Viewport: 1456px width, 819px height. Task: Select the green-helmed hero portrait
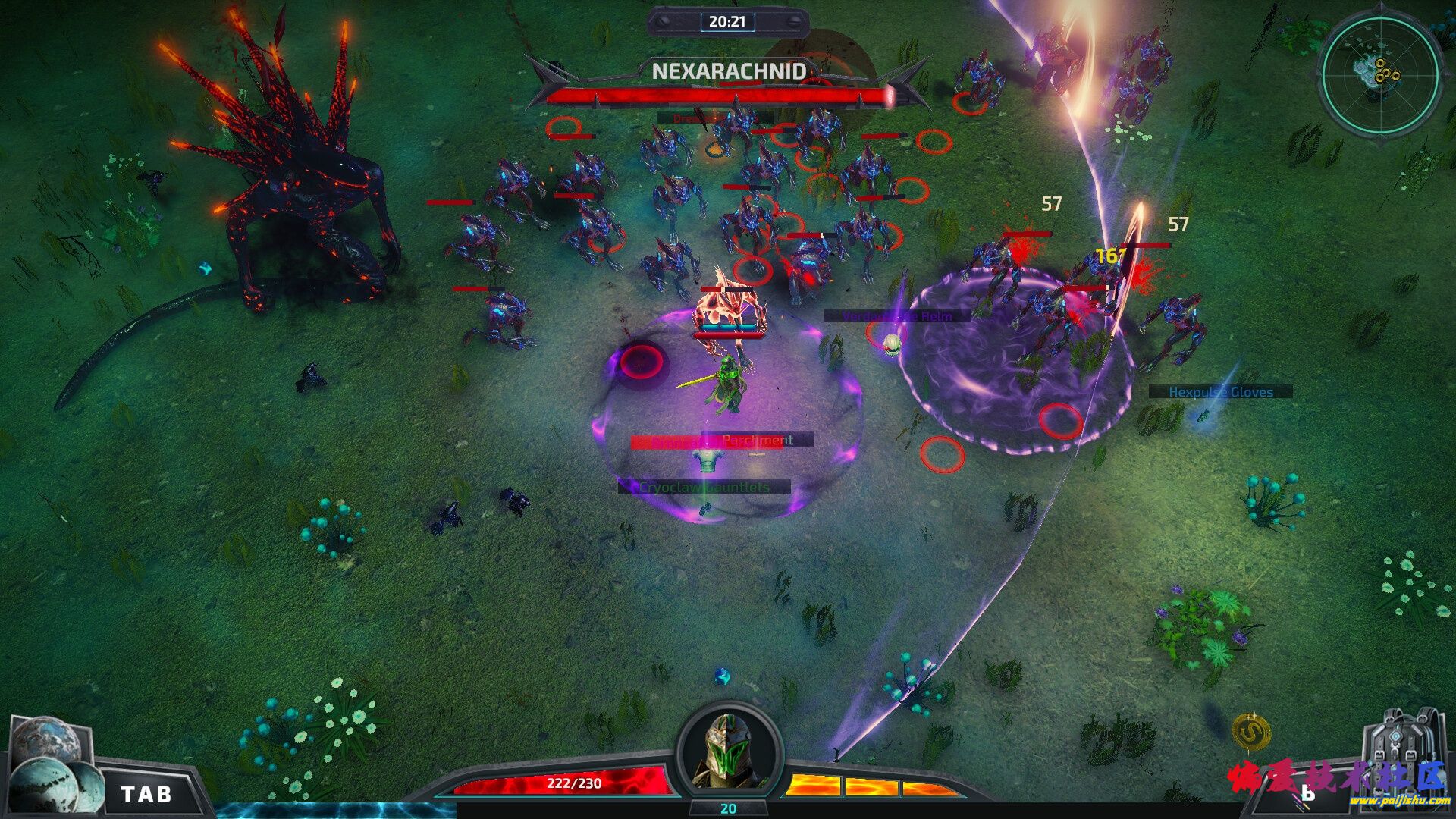pos(729,751)
